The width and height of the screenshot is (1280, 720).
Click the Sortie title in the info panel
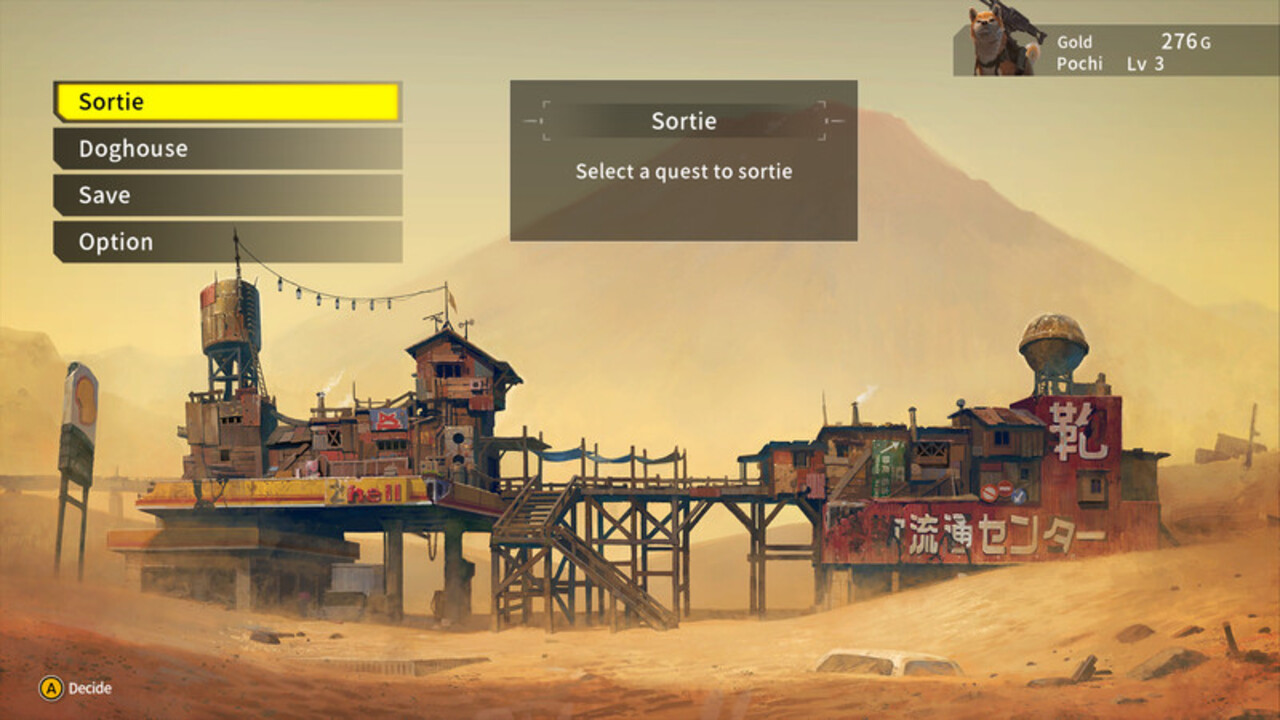tap(683, 121)
